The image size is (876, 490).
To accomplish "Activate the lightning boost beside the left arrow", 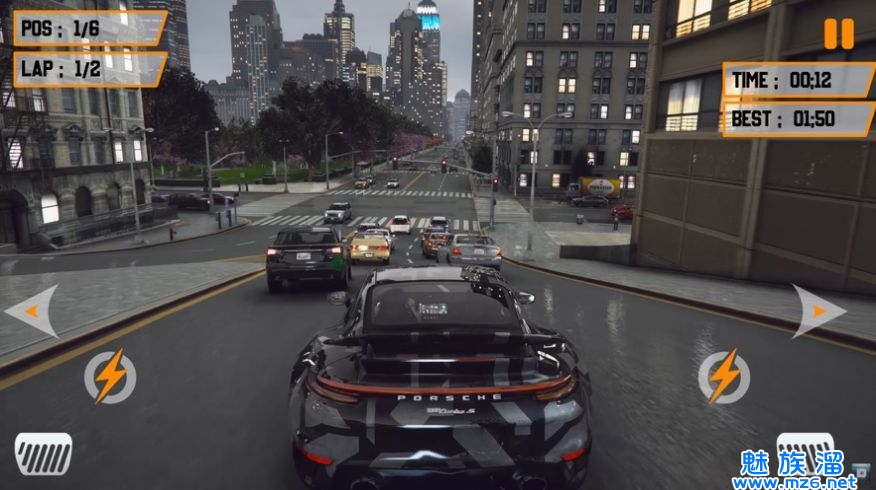I will tap(109, 376).
